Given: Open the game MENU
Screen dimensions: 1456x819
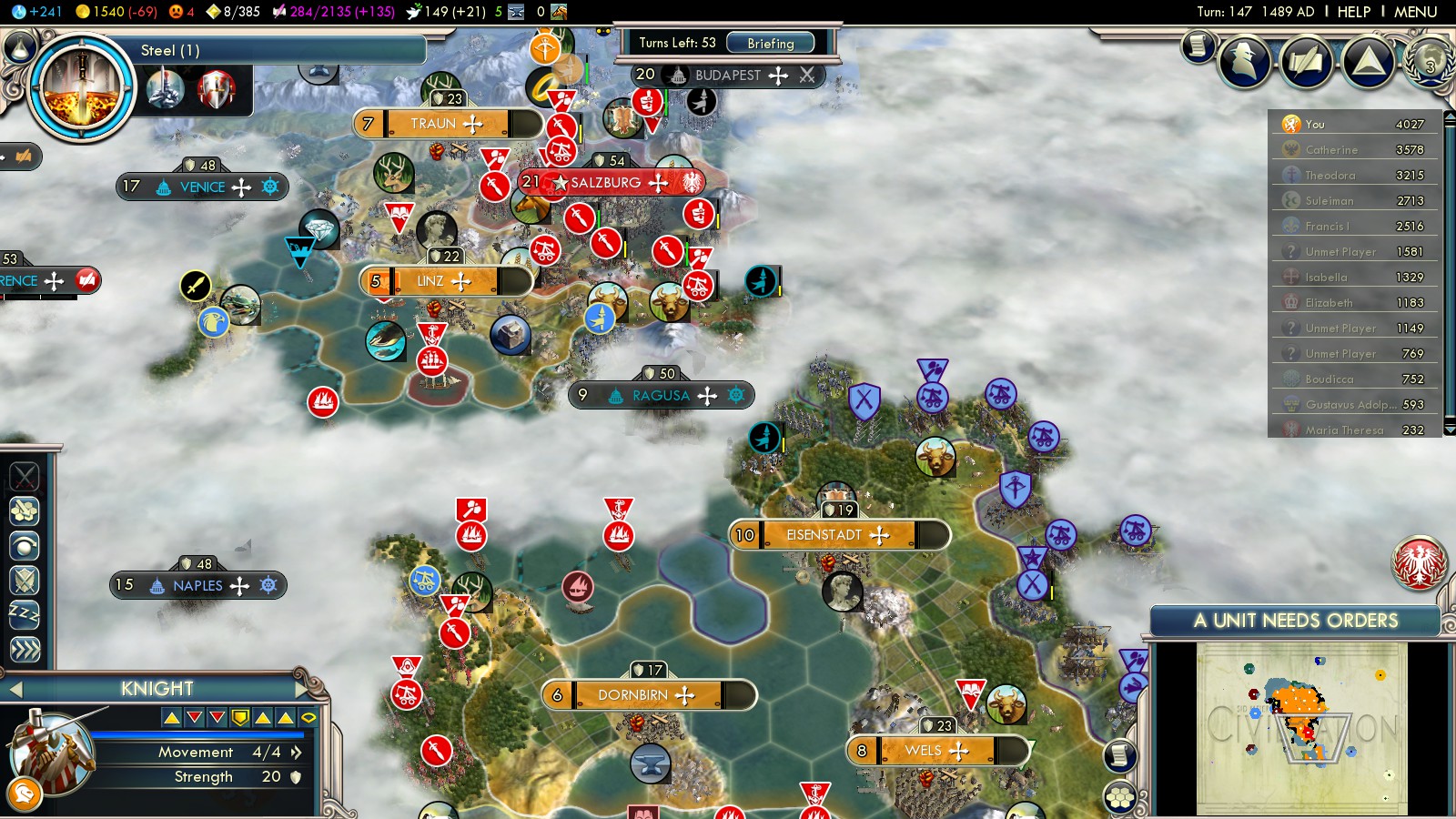Looking at the screenshot, I should coord(1415,12).
